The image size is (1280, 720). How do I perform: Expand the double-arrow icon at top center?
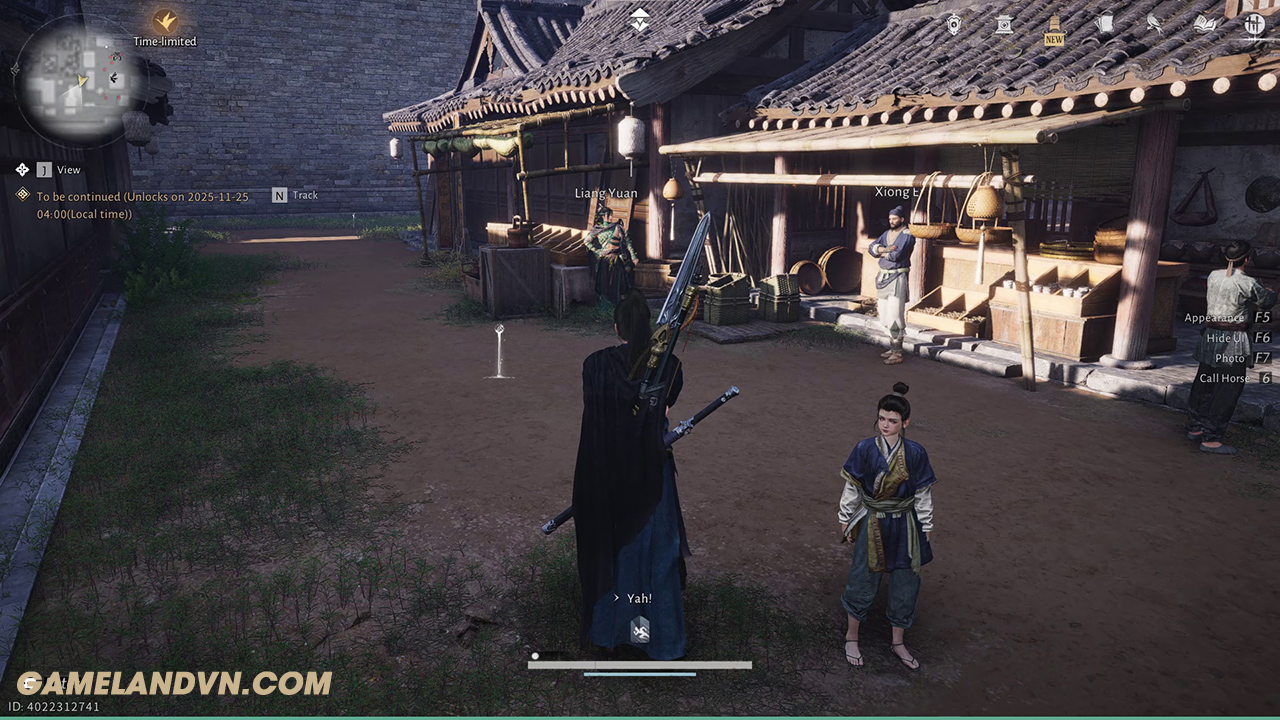pyautogui.click(x=640, y=19)
